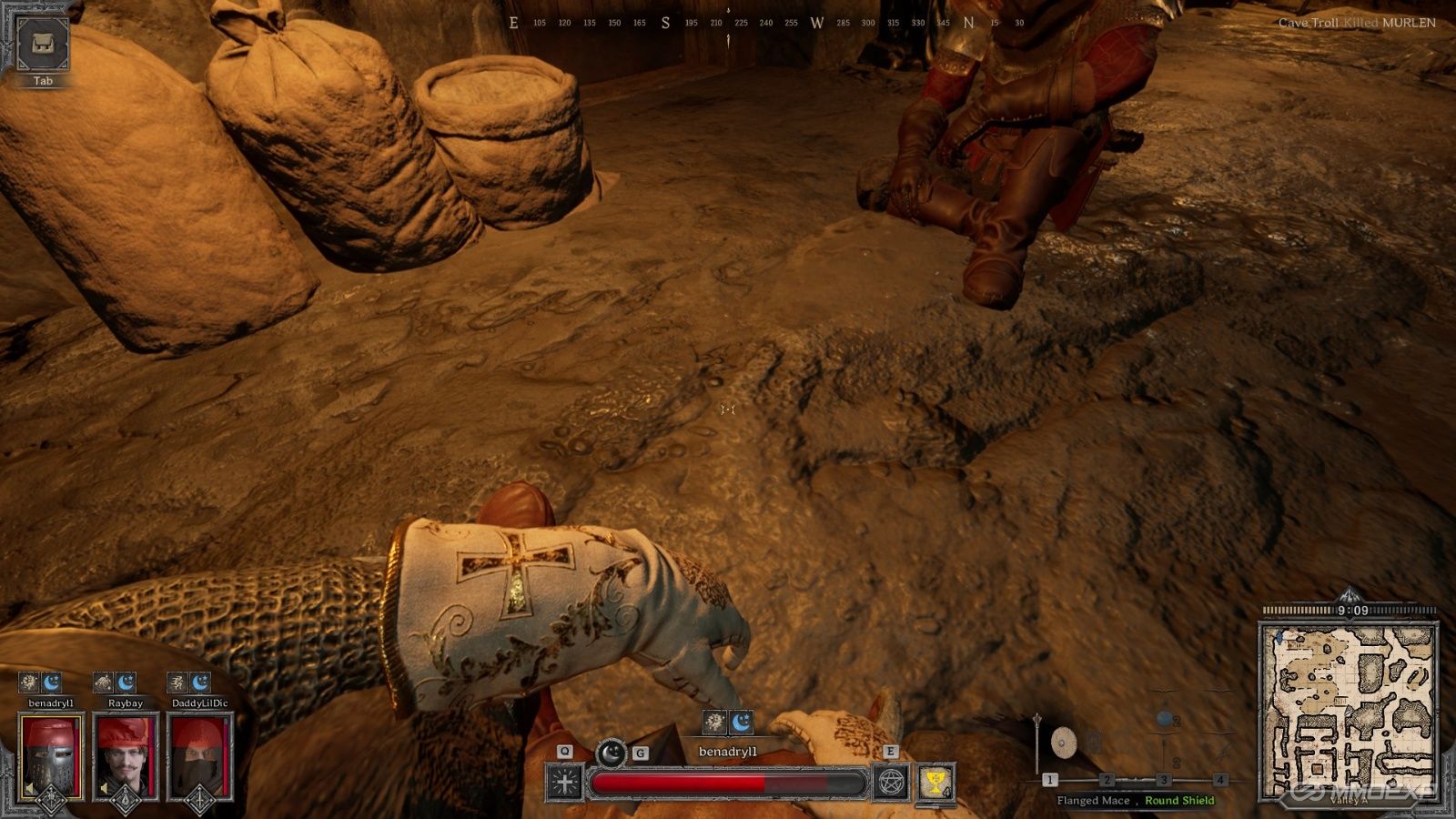Click the Round Shield equipped item label
This screenshot has height=819, width=1456.
pos(1180,801)
